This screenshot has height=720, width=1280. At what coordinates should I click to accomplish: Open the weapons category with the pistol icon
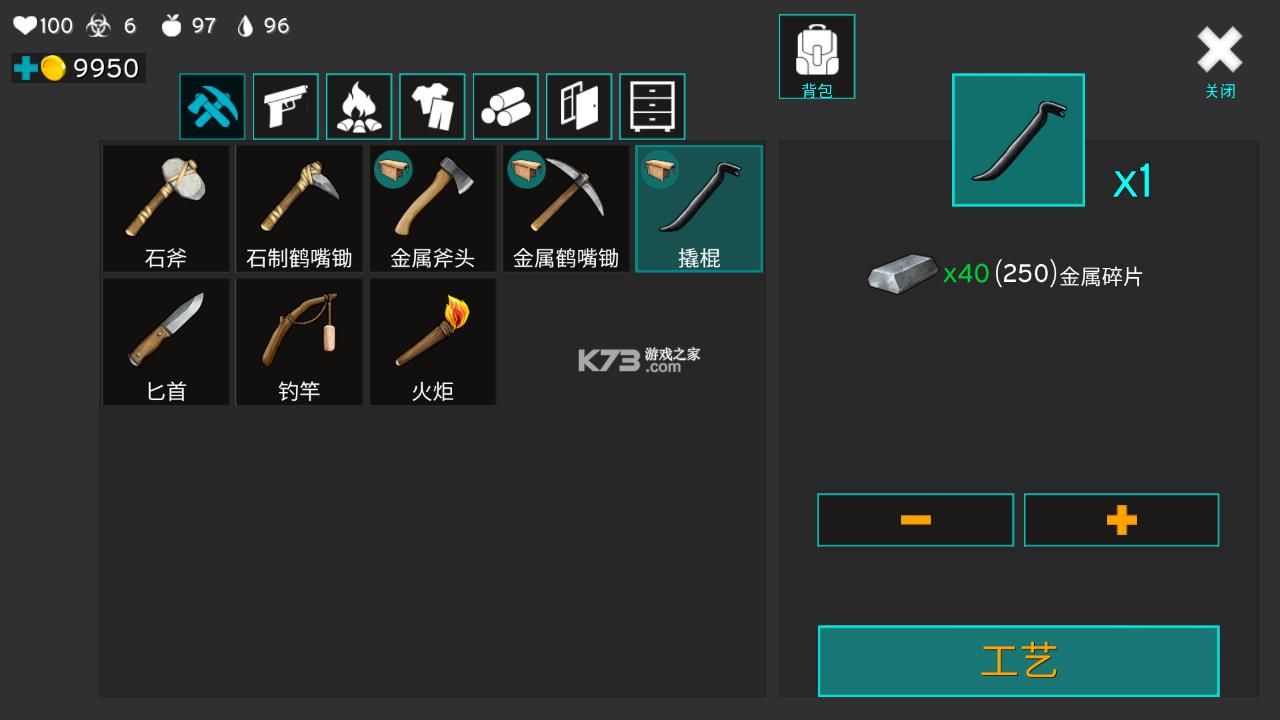[x=285, y=106]
